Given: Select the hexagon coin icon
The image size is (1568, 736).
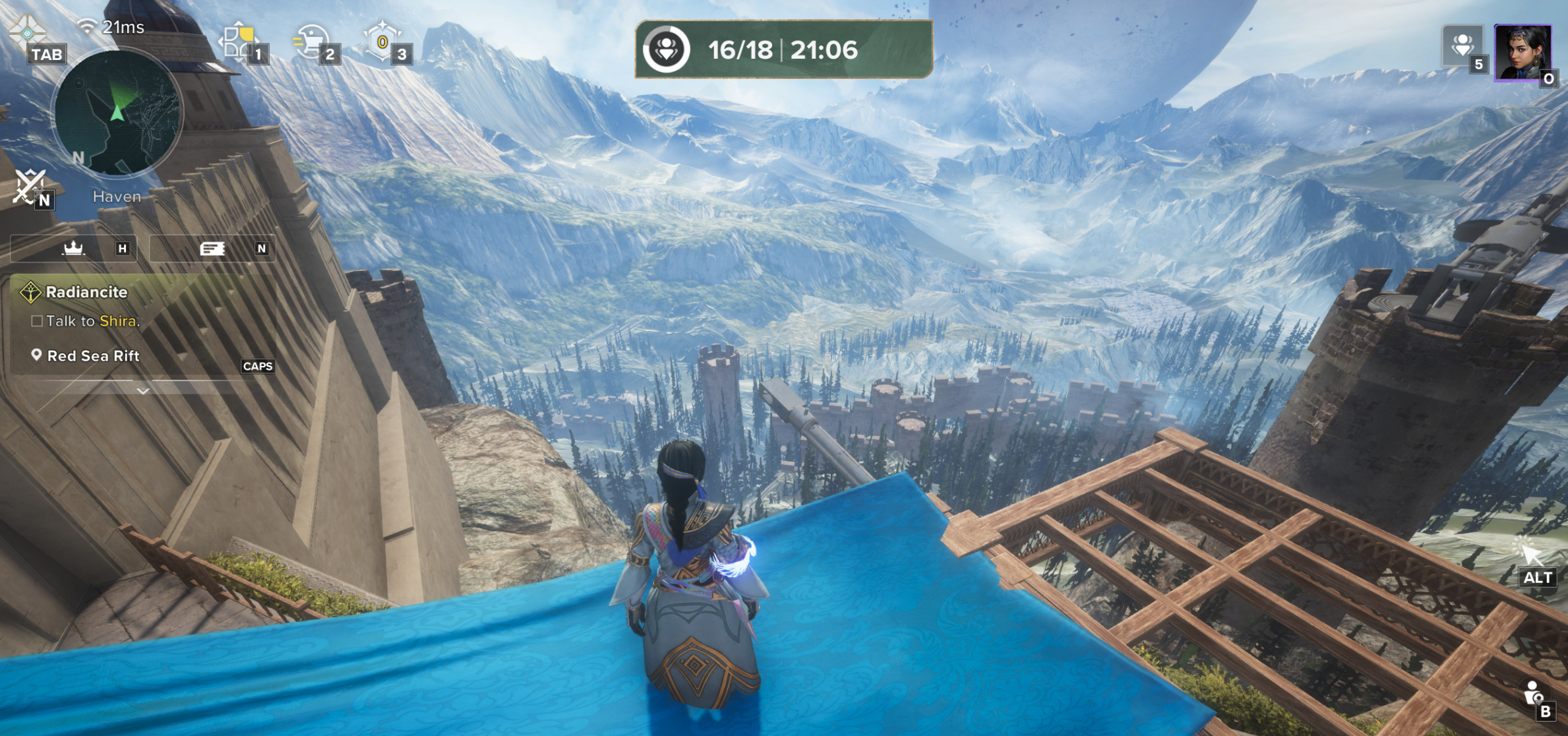Looking at the screenshot, I should coord(382,41).
